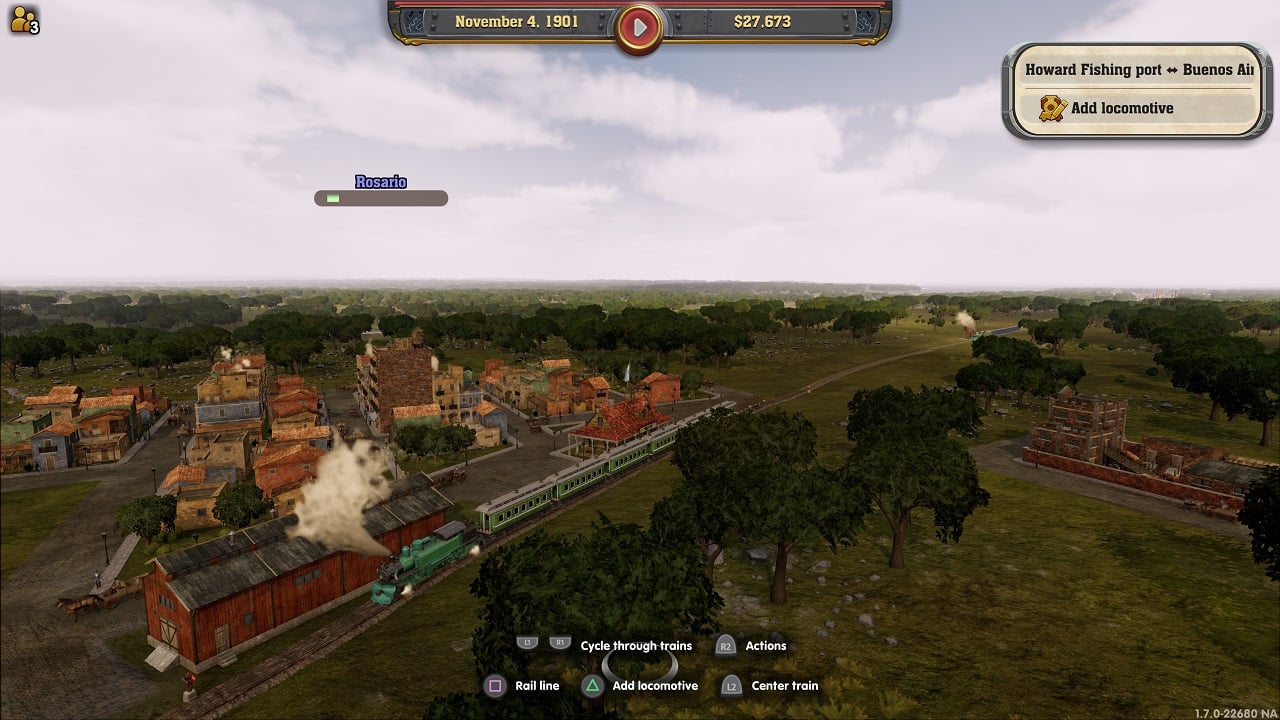Open the players icon showing 3

24,20
